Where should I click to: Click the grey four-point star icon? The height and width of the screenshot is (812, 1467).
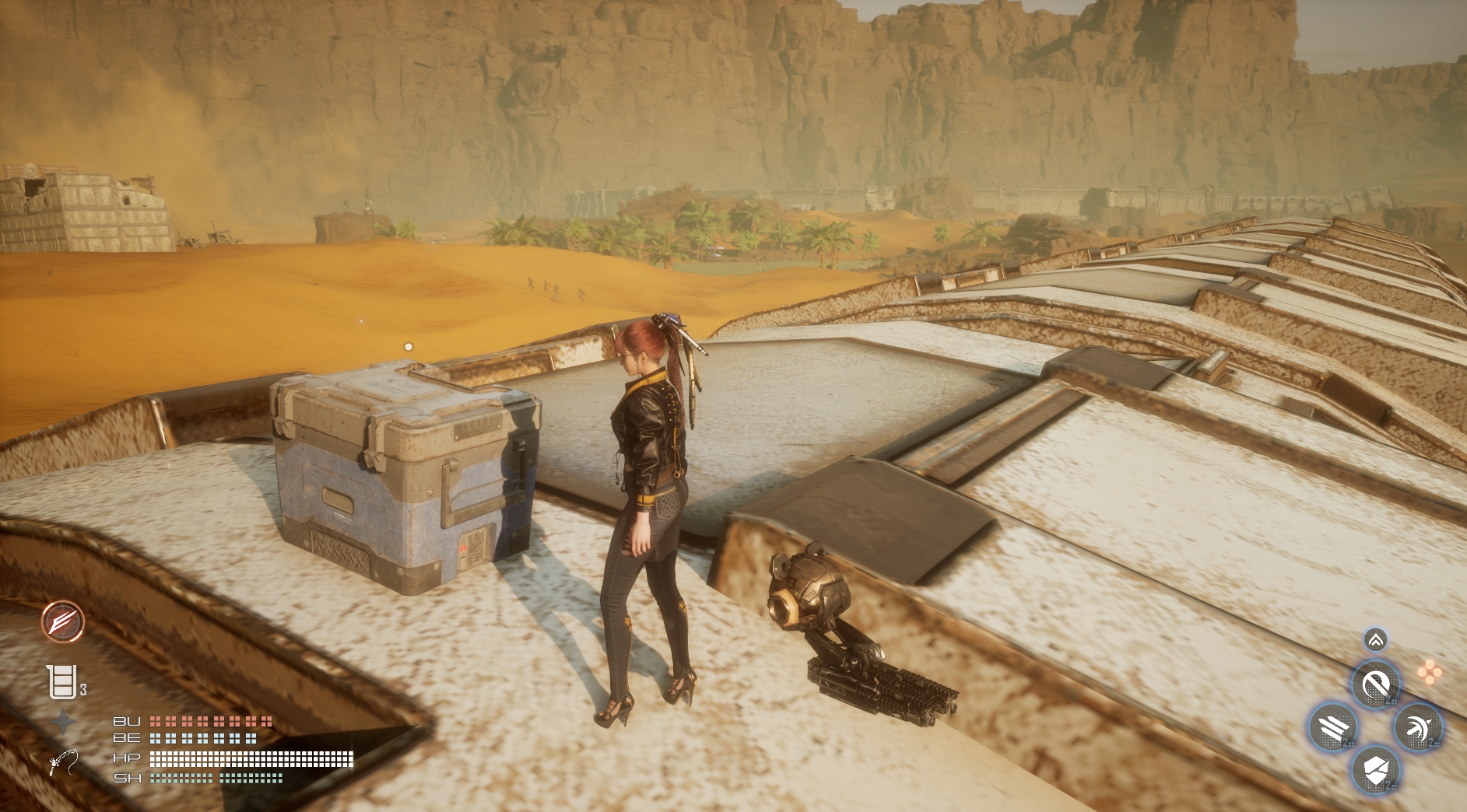point(63,723)
